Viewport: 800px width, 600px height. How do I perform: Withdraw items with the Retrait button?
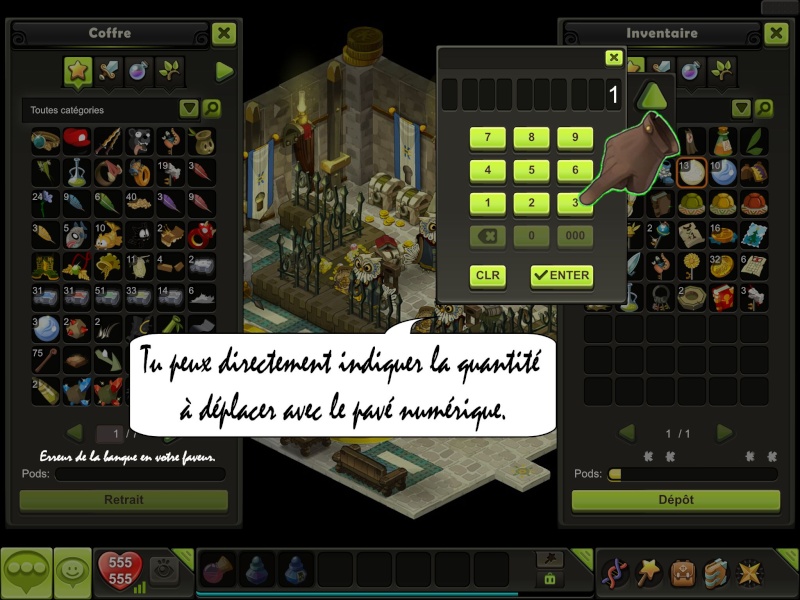click(124, 500)
